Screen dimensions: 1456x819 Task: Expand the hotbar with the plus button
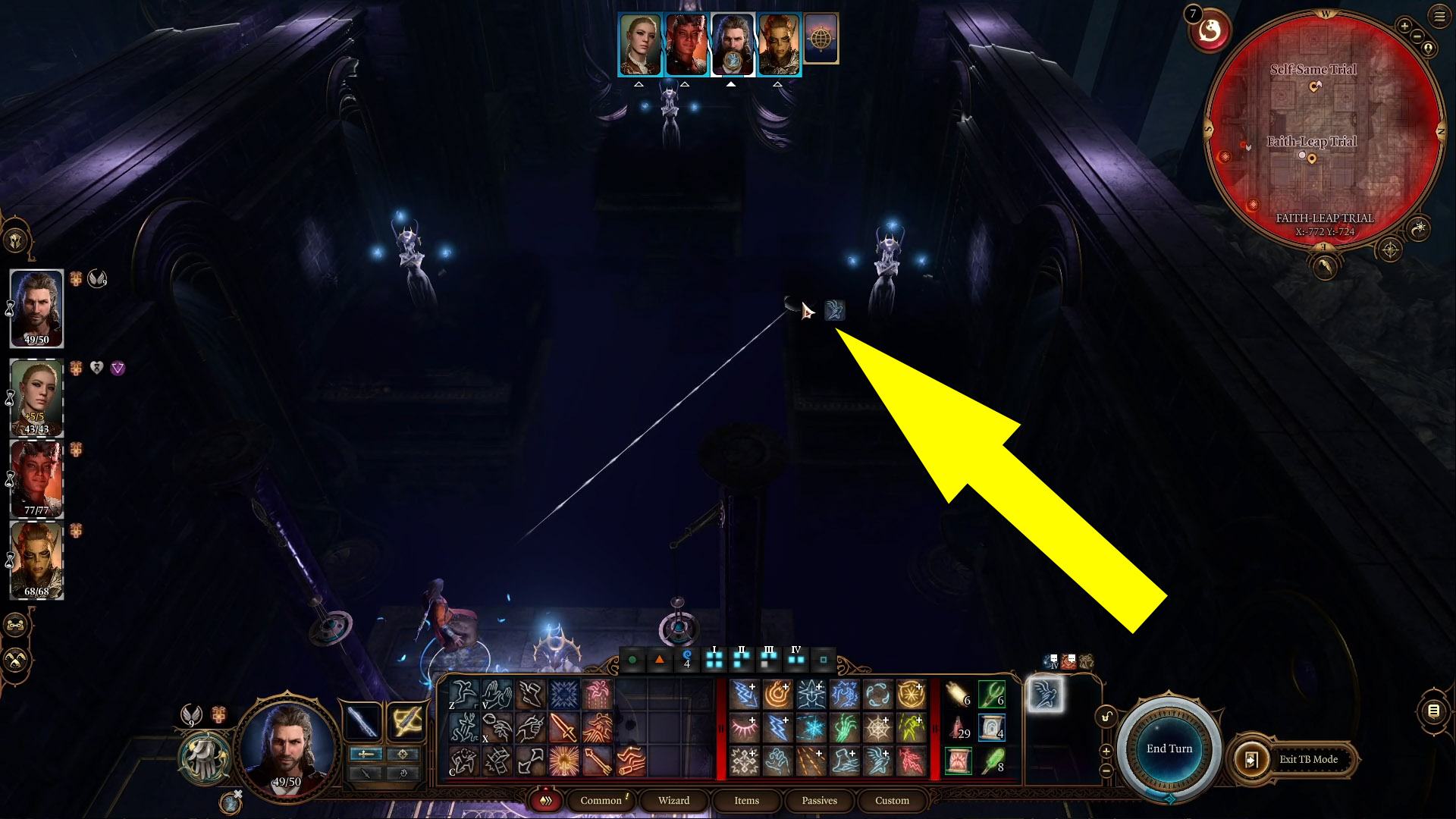1106,752
